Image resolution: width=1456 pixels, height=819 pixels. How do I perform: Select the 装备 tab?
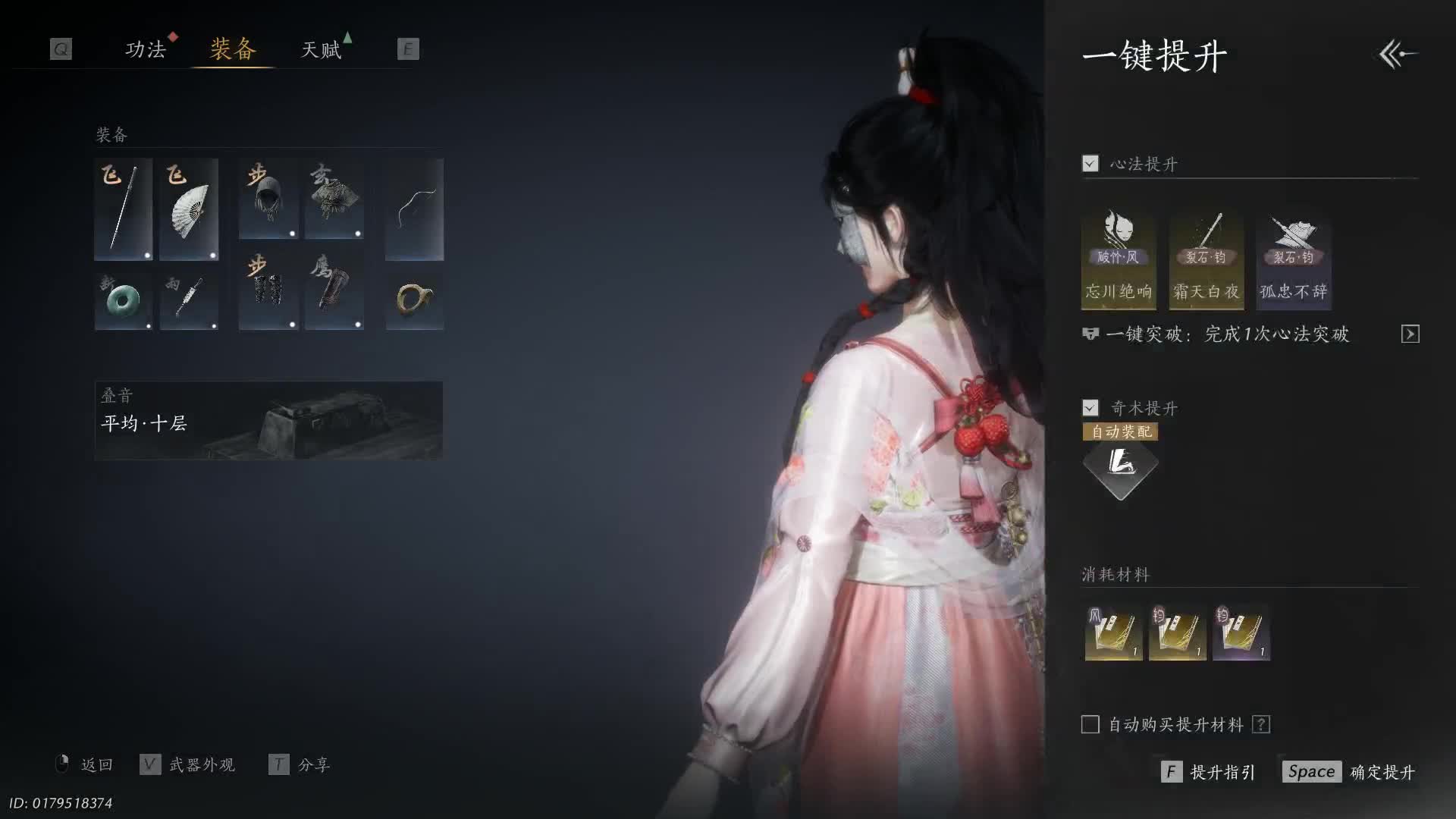233,50
